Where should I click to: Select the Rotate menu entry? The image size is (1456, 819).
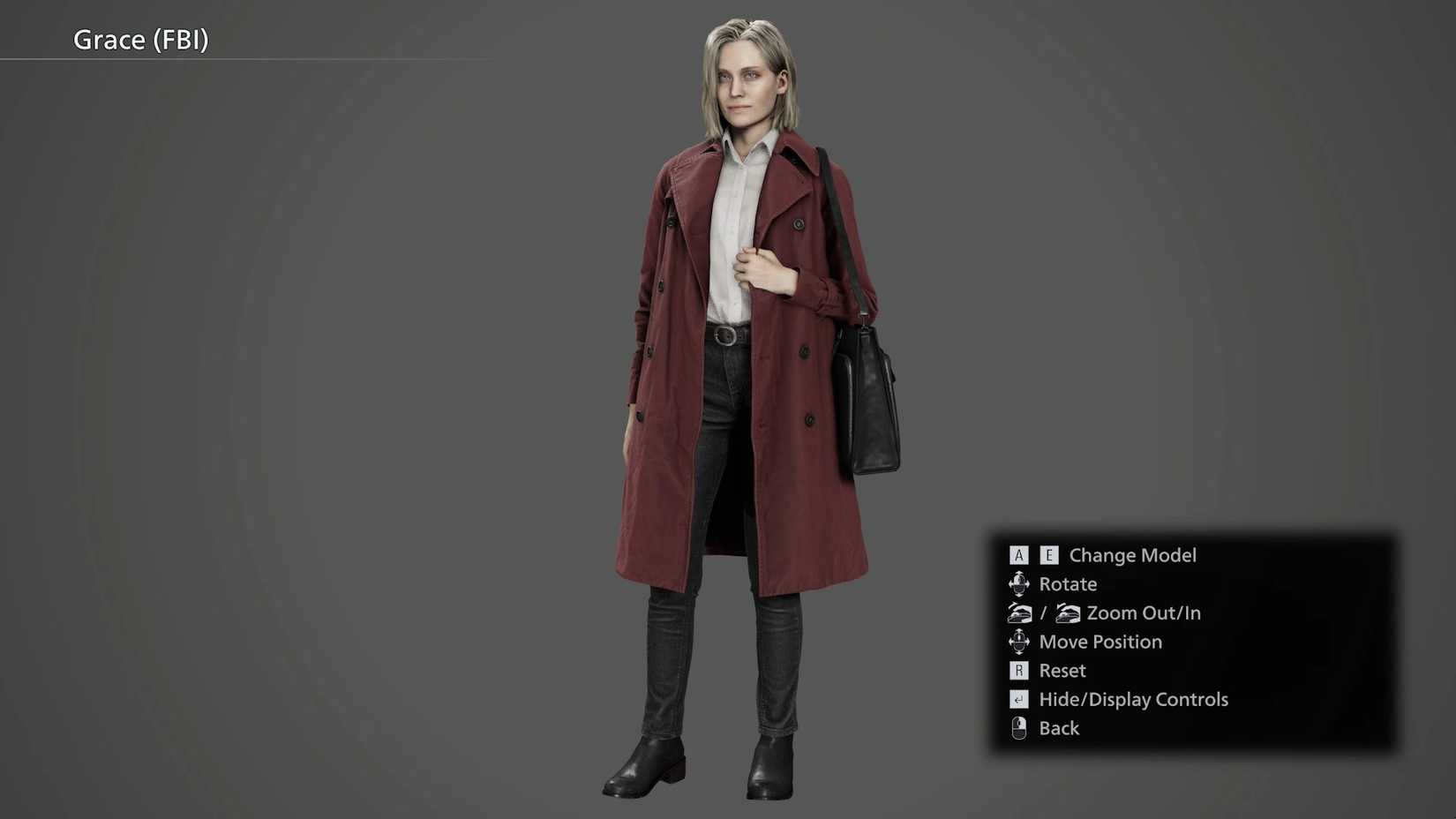point(1068,583)
